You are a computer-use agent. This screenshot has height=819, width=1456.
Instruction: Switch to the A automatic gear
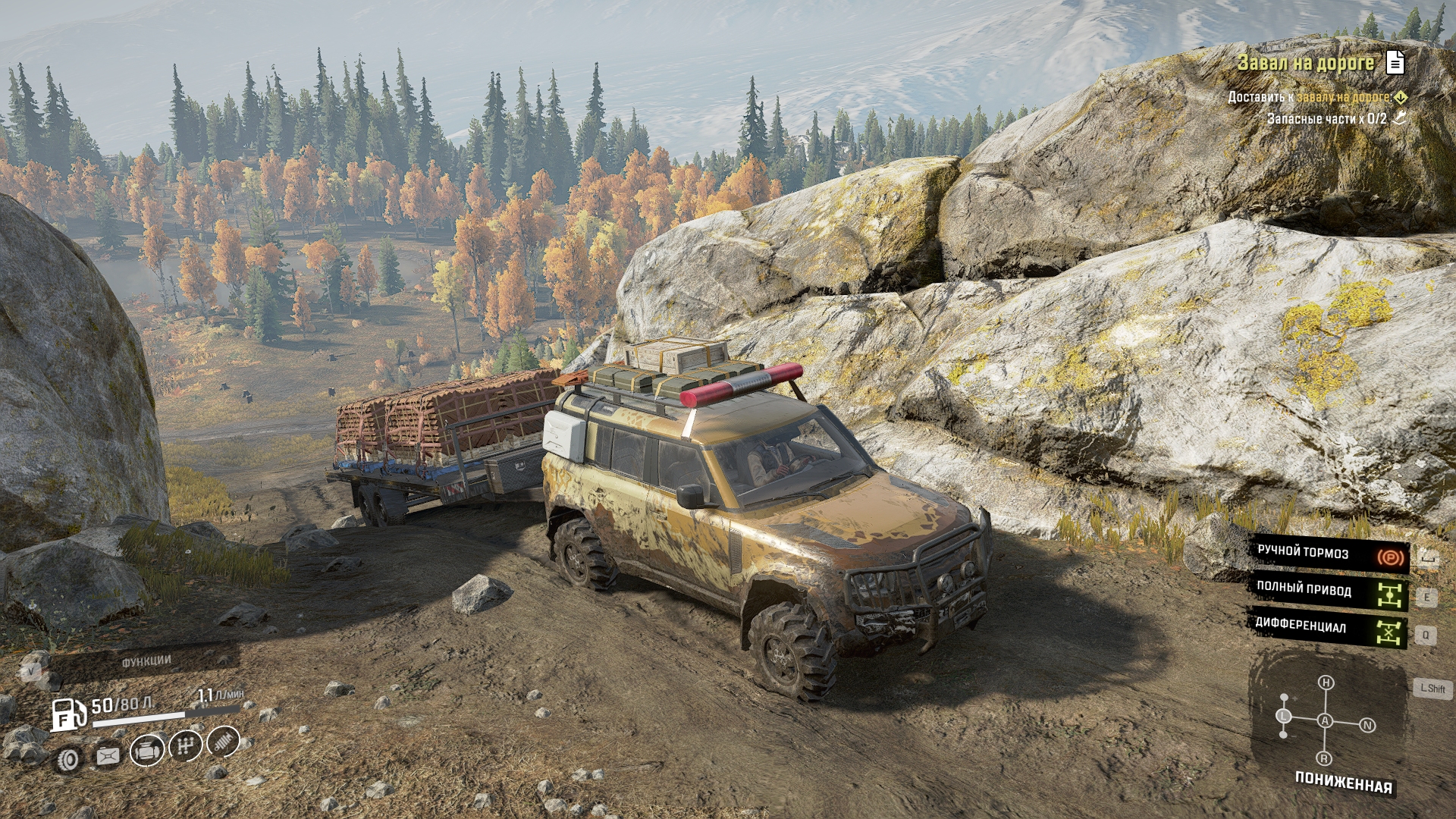pos(1325,720)
